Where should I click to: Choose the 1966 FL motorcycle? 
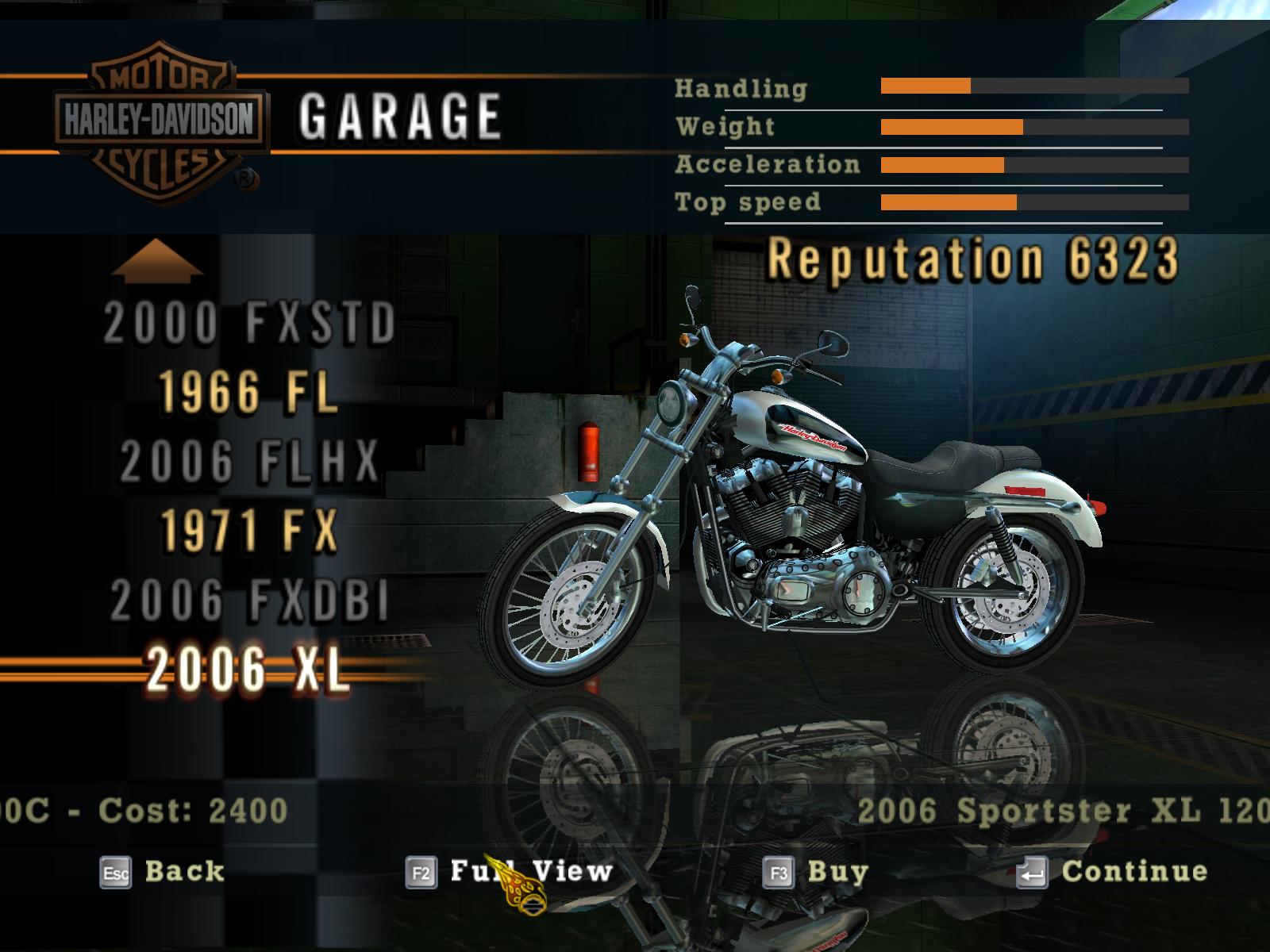249,392
